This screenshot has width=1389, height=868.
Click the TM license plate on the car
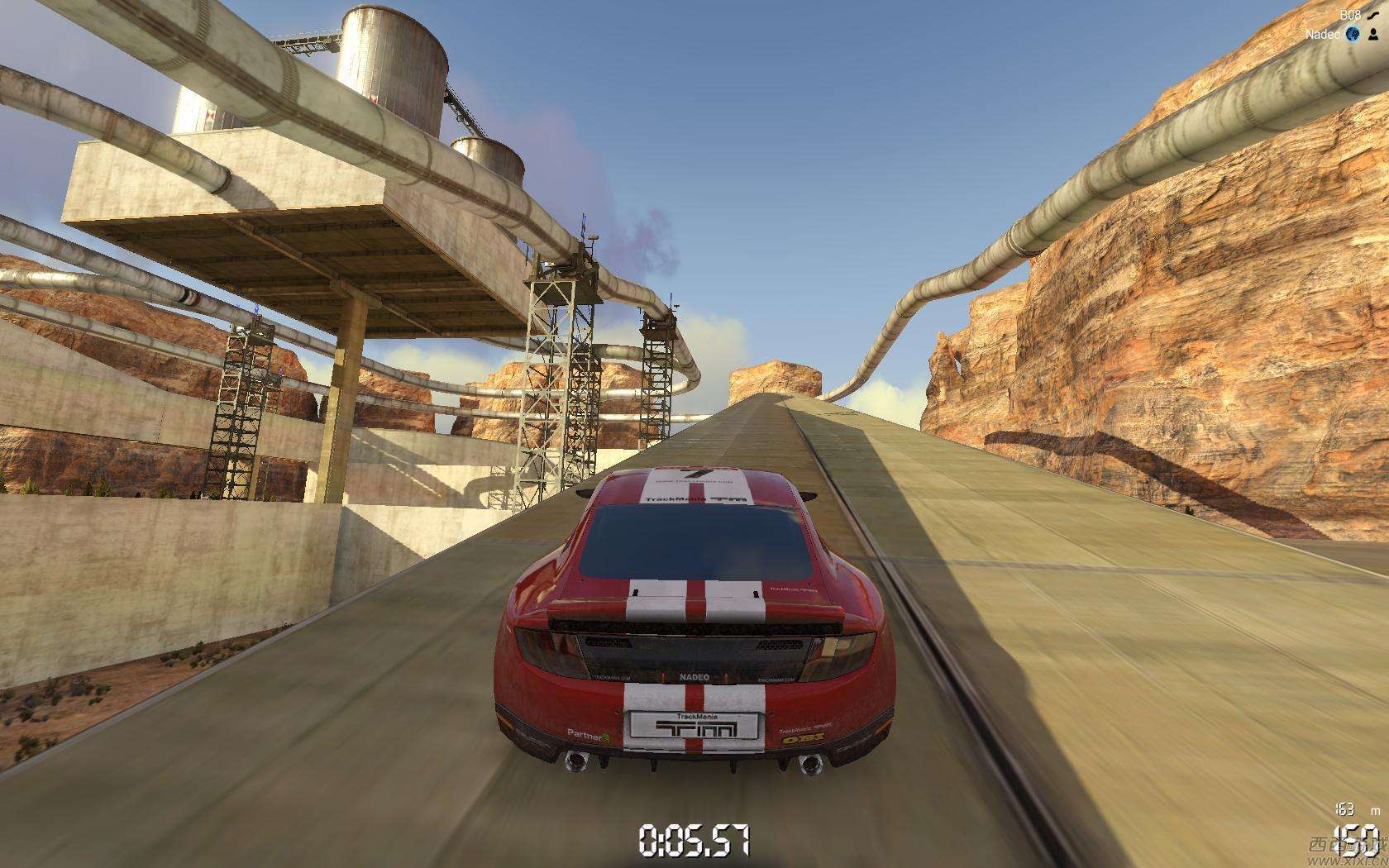tap(695, 726)
